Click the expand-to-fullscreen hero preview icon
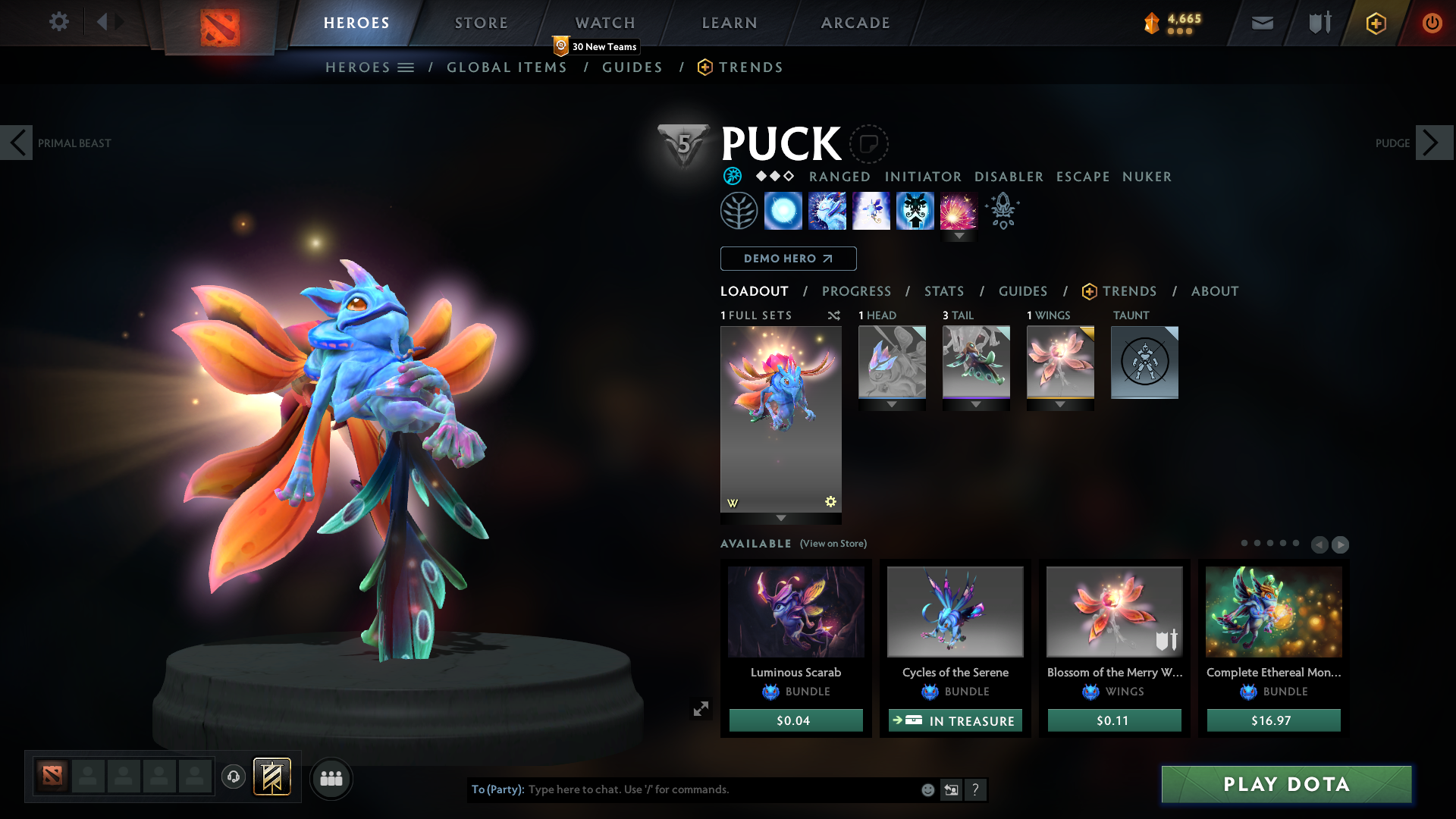The height and width of the screenshot is (819, 1456). [701, 708]
